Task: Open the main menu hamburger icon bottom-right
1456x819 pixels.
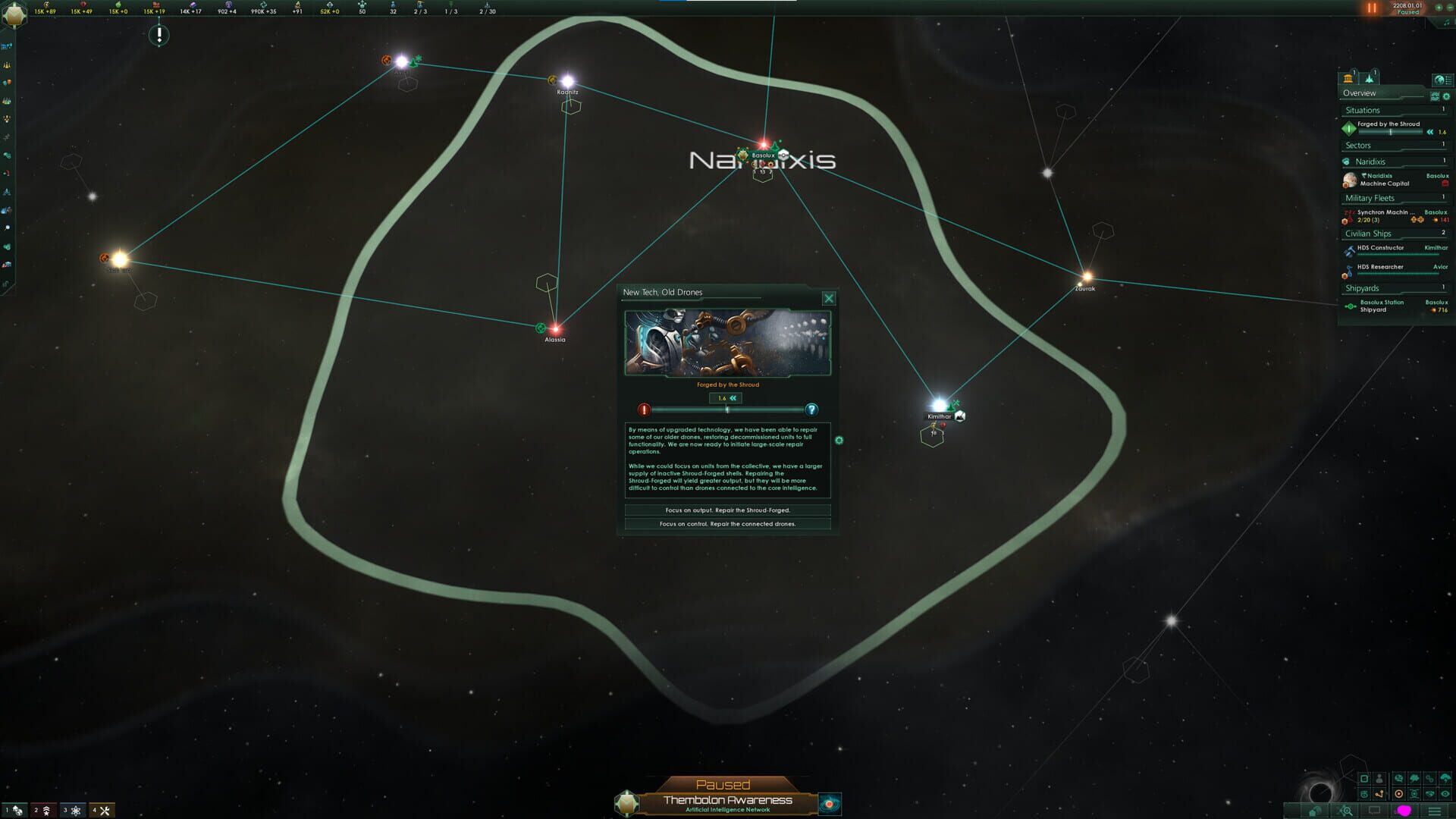Action: pos(1433,811)
